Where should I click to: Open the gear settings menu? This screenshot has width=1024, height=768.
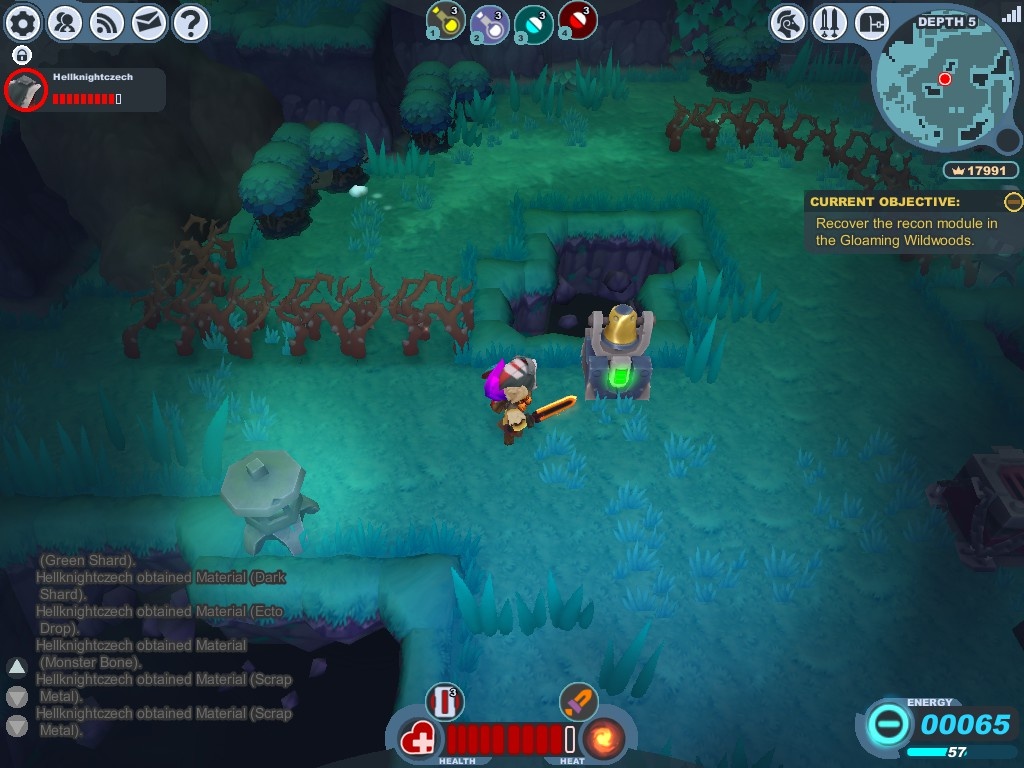click(x=23, y=22)
